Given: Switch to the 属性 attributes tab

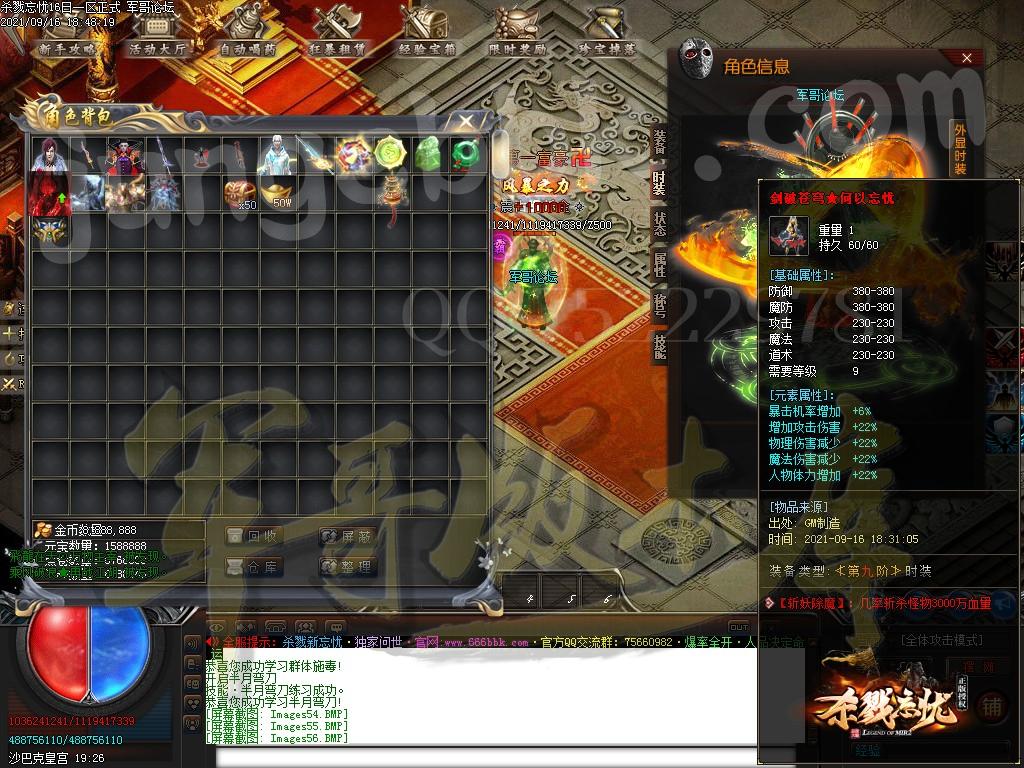Looking at the screenshot, I should point(659,264).
